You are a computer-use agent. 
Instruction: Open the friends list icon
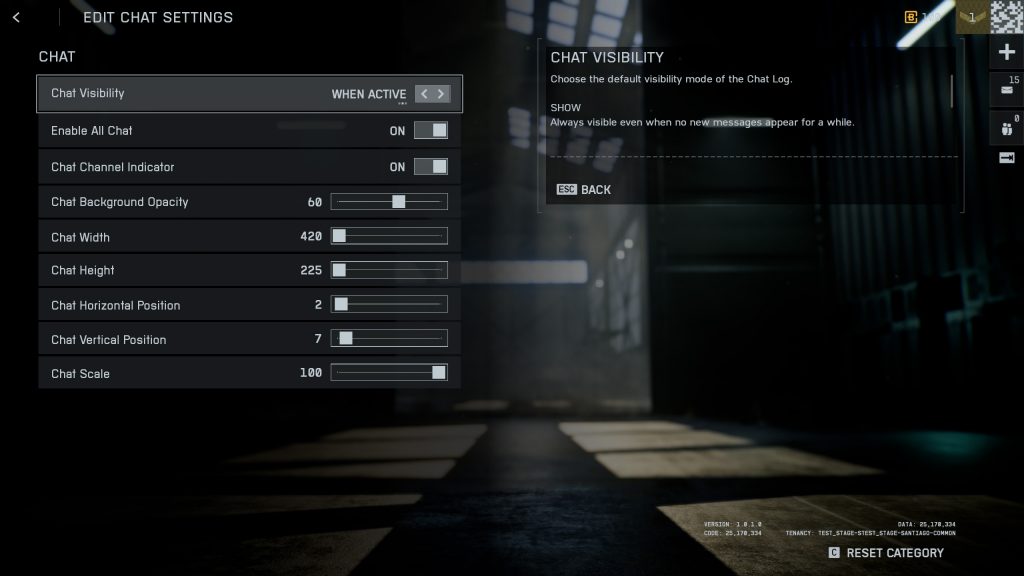pos(1006,127)
